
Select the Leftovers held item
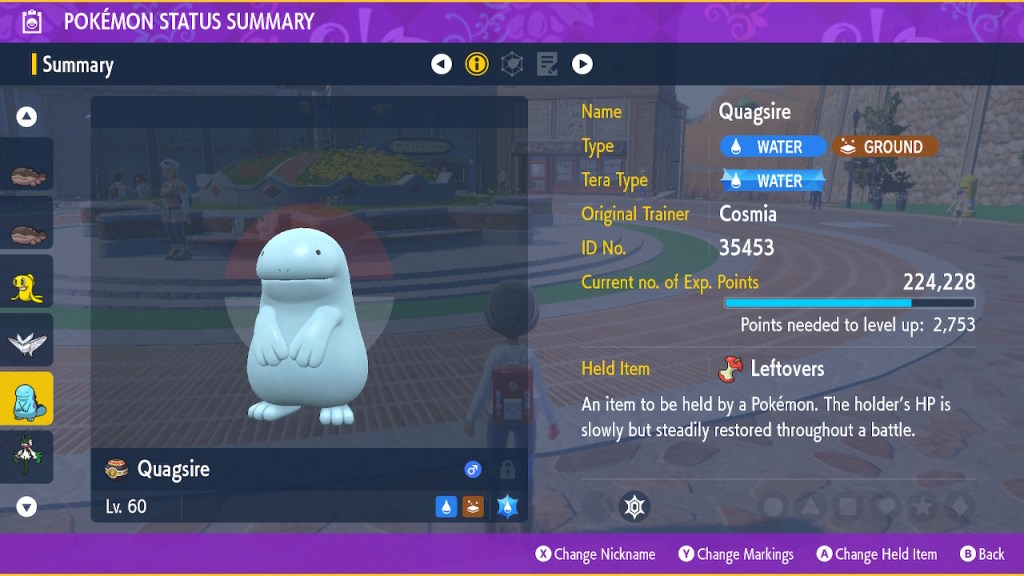772,369
